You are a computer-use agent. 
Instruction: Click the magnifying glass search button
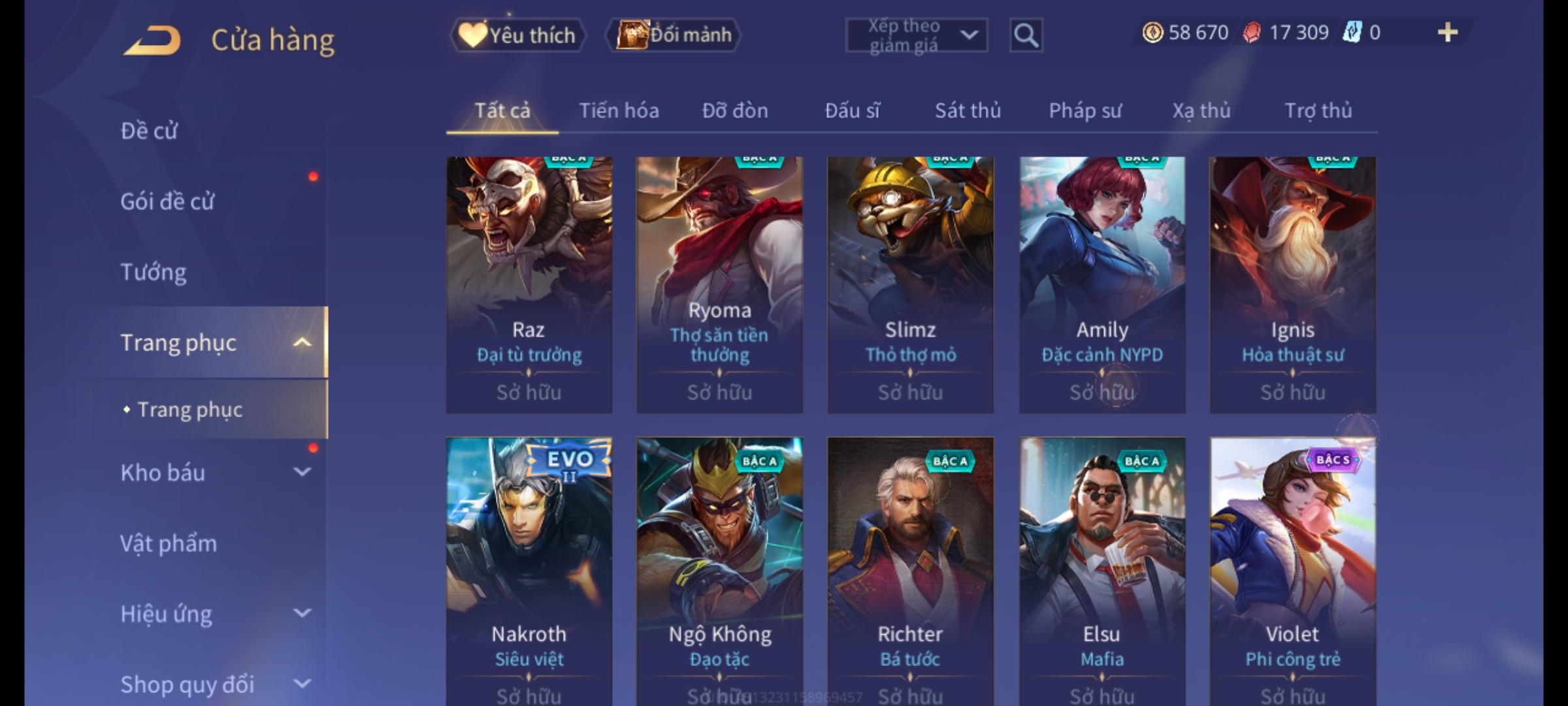pyautogui.click(x=1026, y=35)
